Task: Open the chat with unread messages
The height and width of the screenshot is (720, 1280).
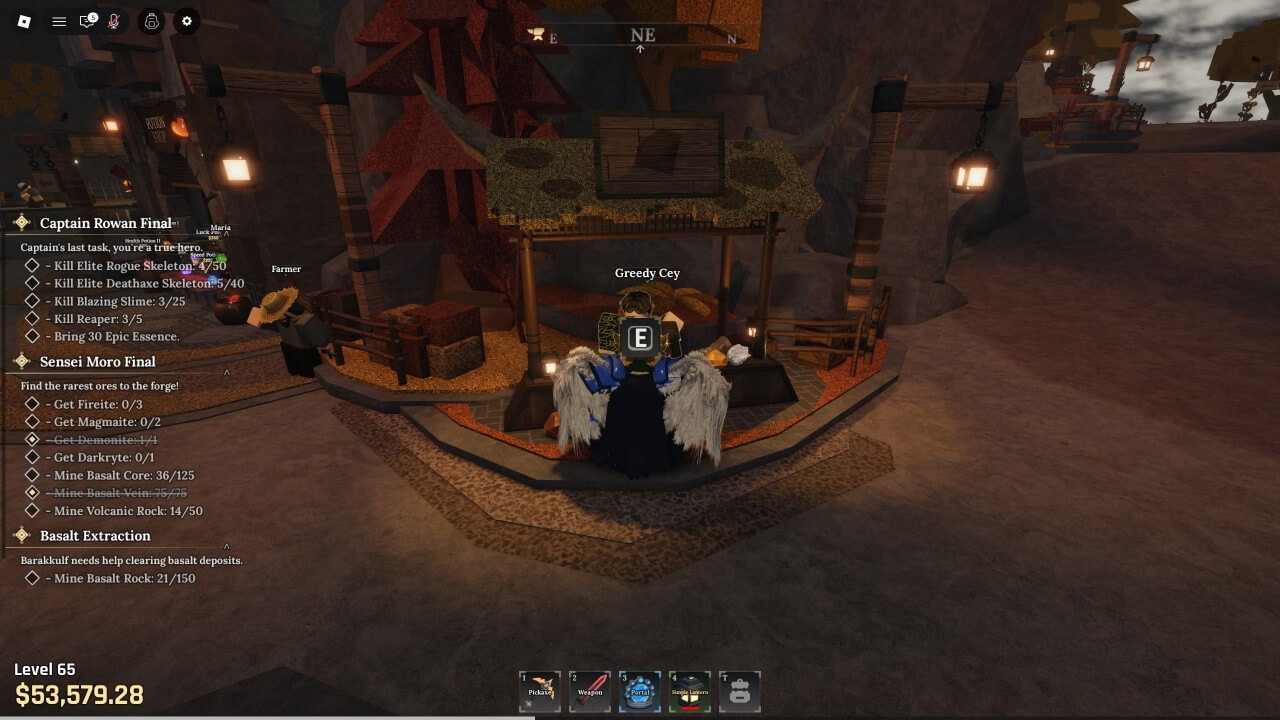Action: click(x=87, y=21)
